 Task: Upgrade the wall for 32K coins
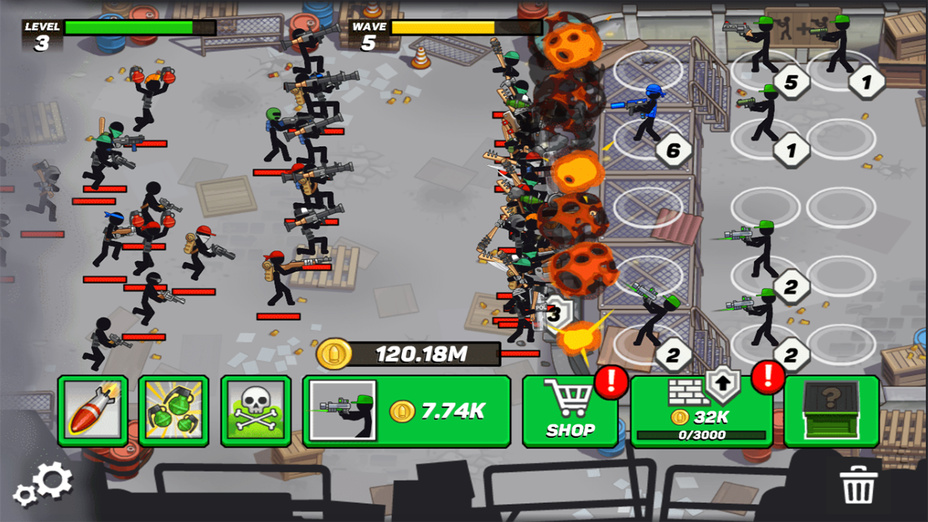pos(702,410)
